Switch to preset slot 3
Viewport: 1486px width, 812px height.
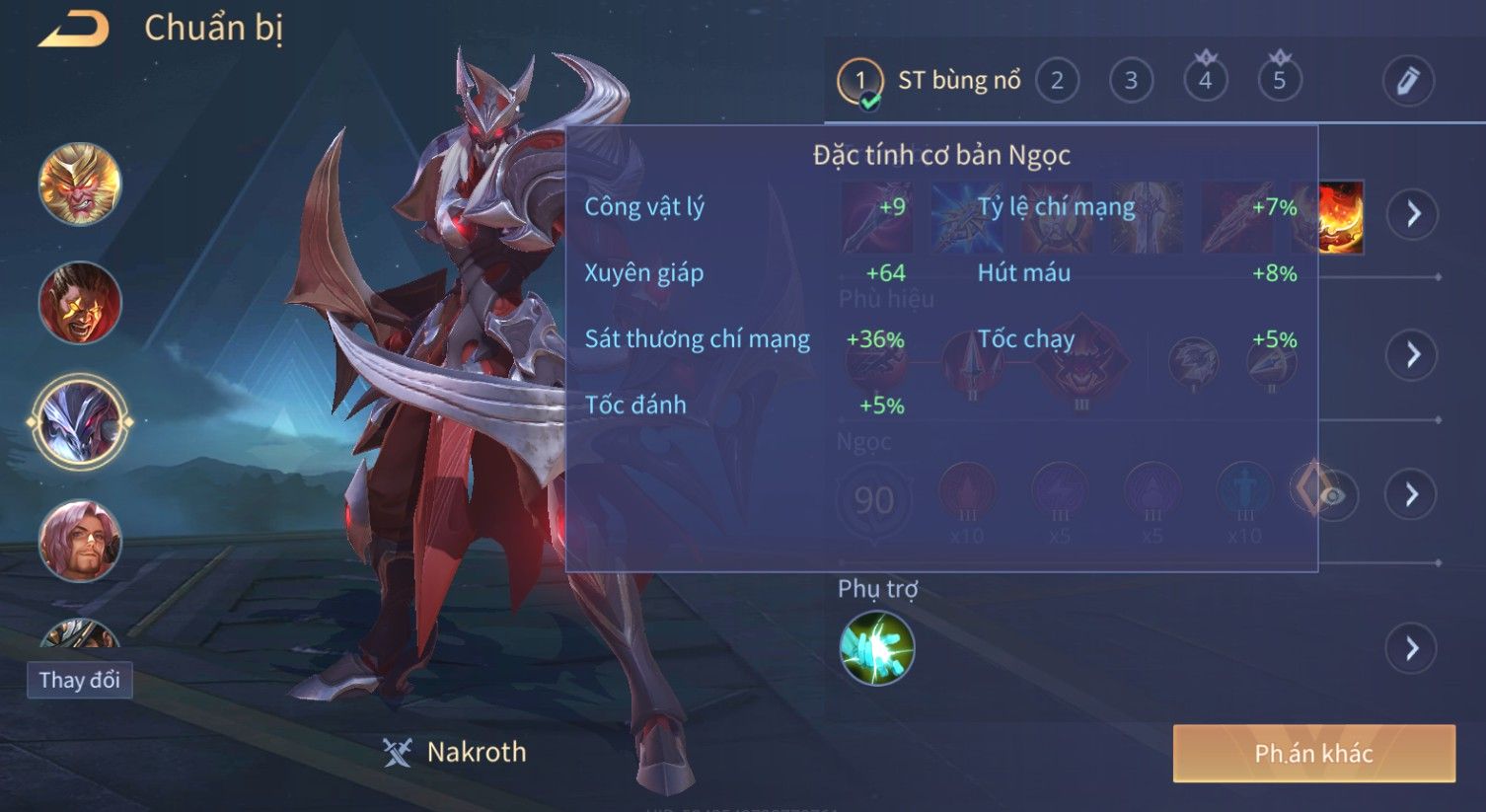pyautogui.click(x=1131, y=81)
